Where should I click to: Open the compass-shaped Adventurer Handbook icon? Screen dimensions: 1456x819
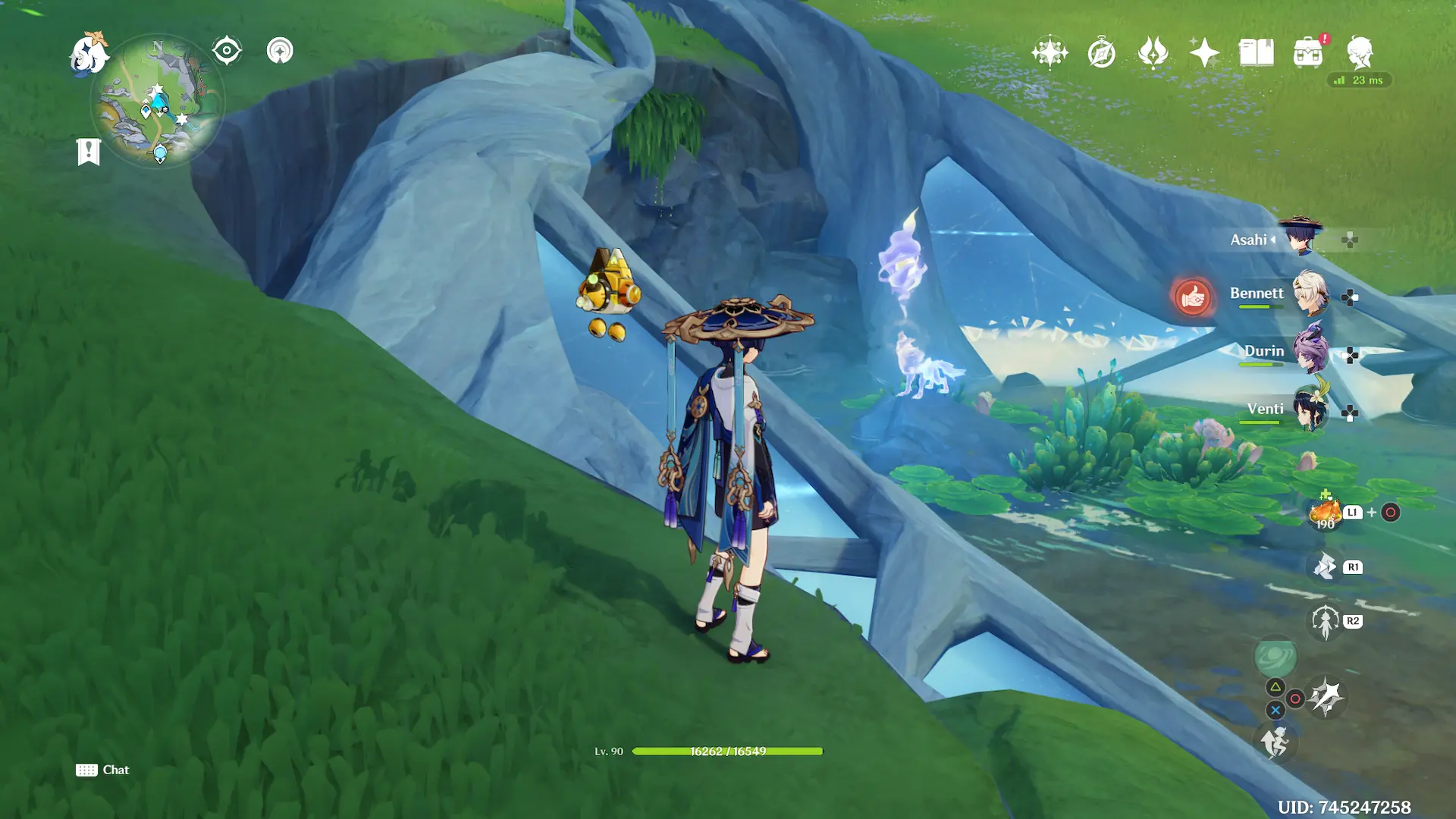pos(1101,53)
